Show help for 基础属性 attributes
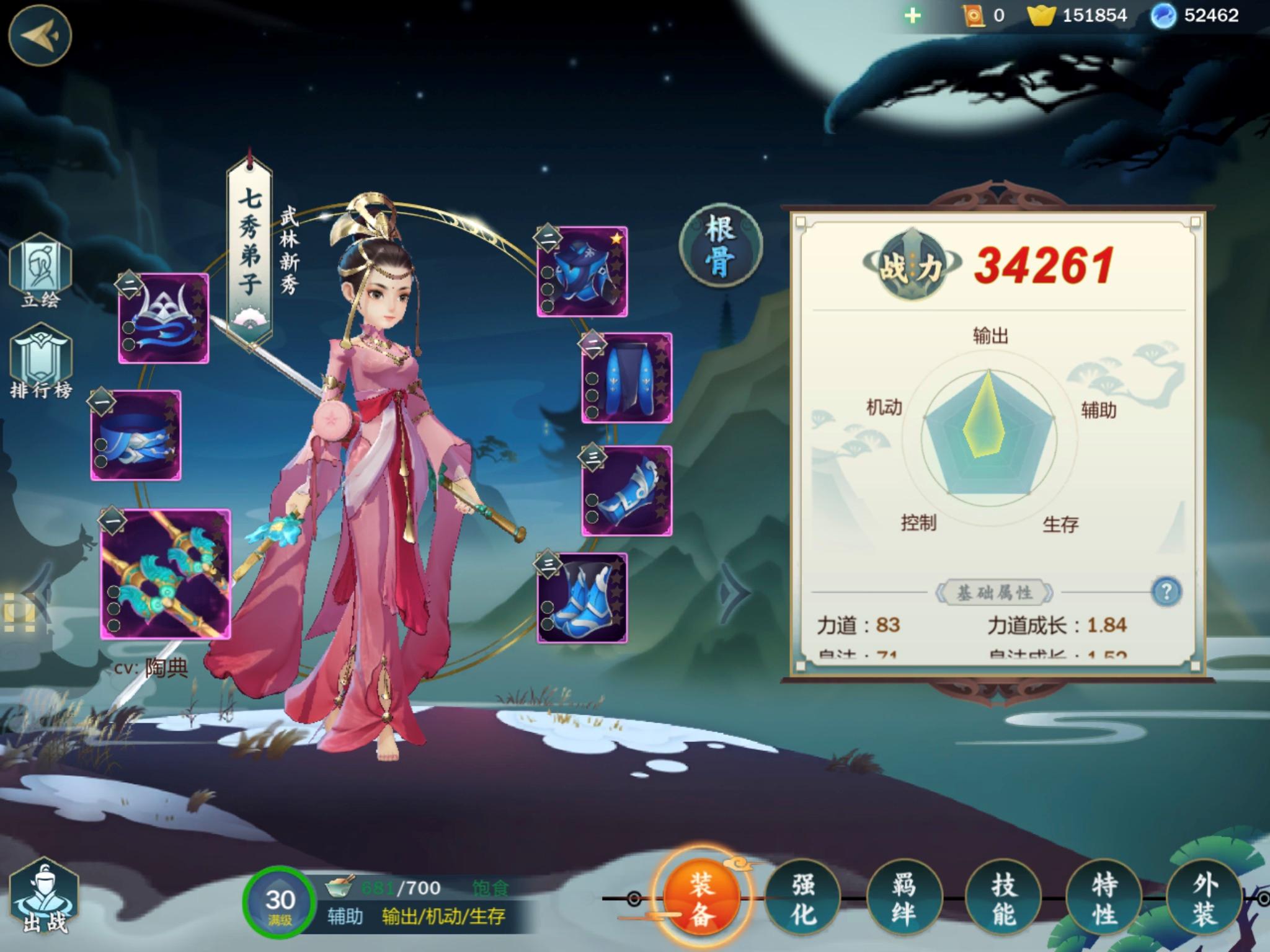This screenshot has height=952, width=1270. 1166,591
